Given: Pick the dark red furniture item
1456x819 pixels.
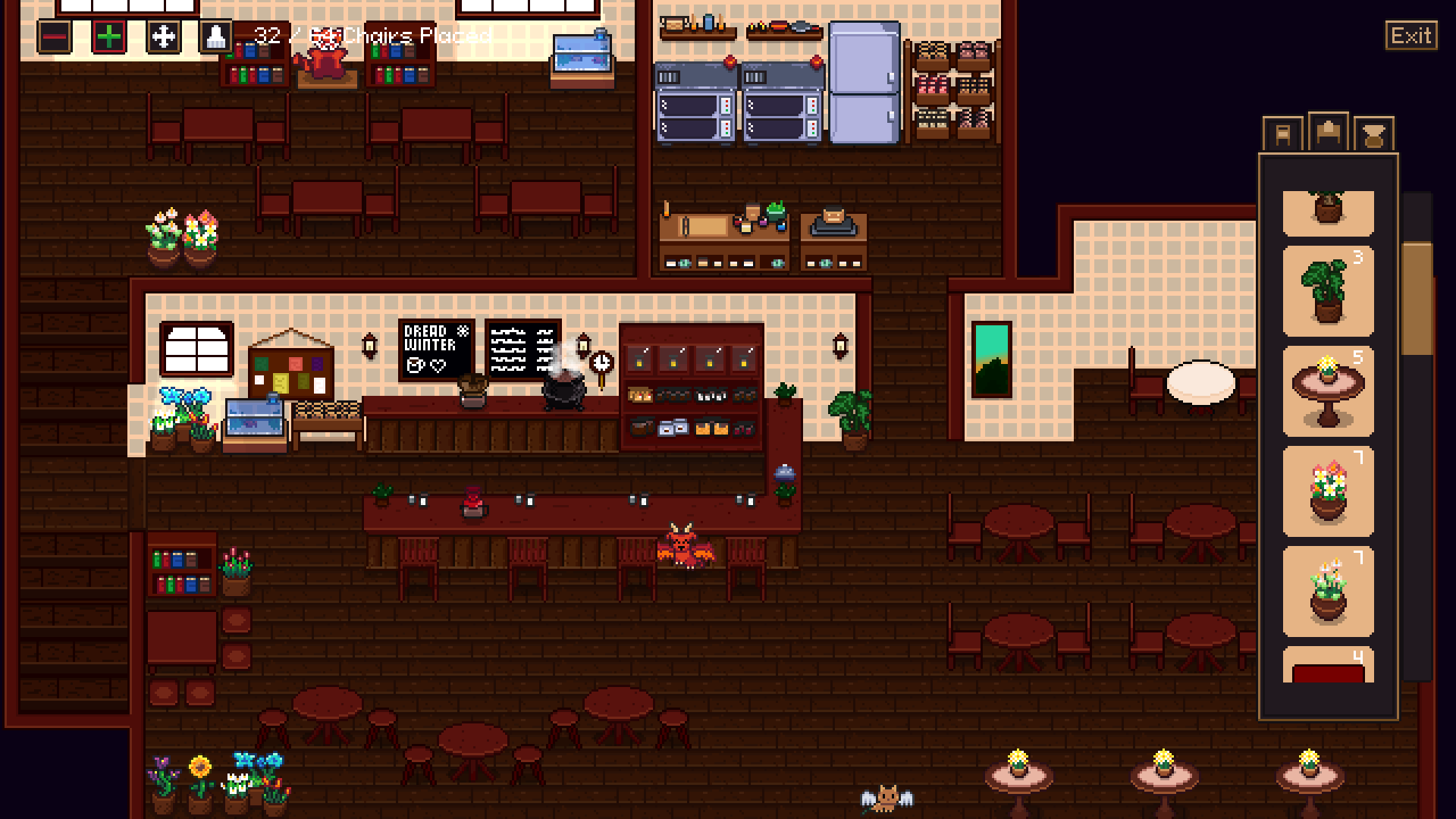Looking at the screenshot, I should tap(1328, 667).
